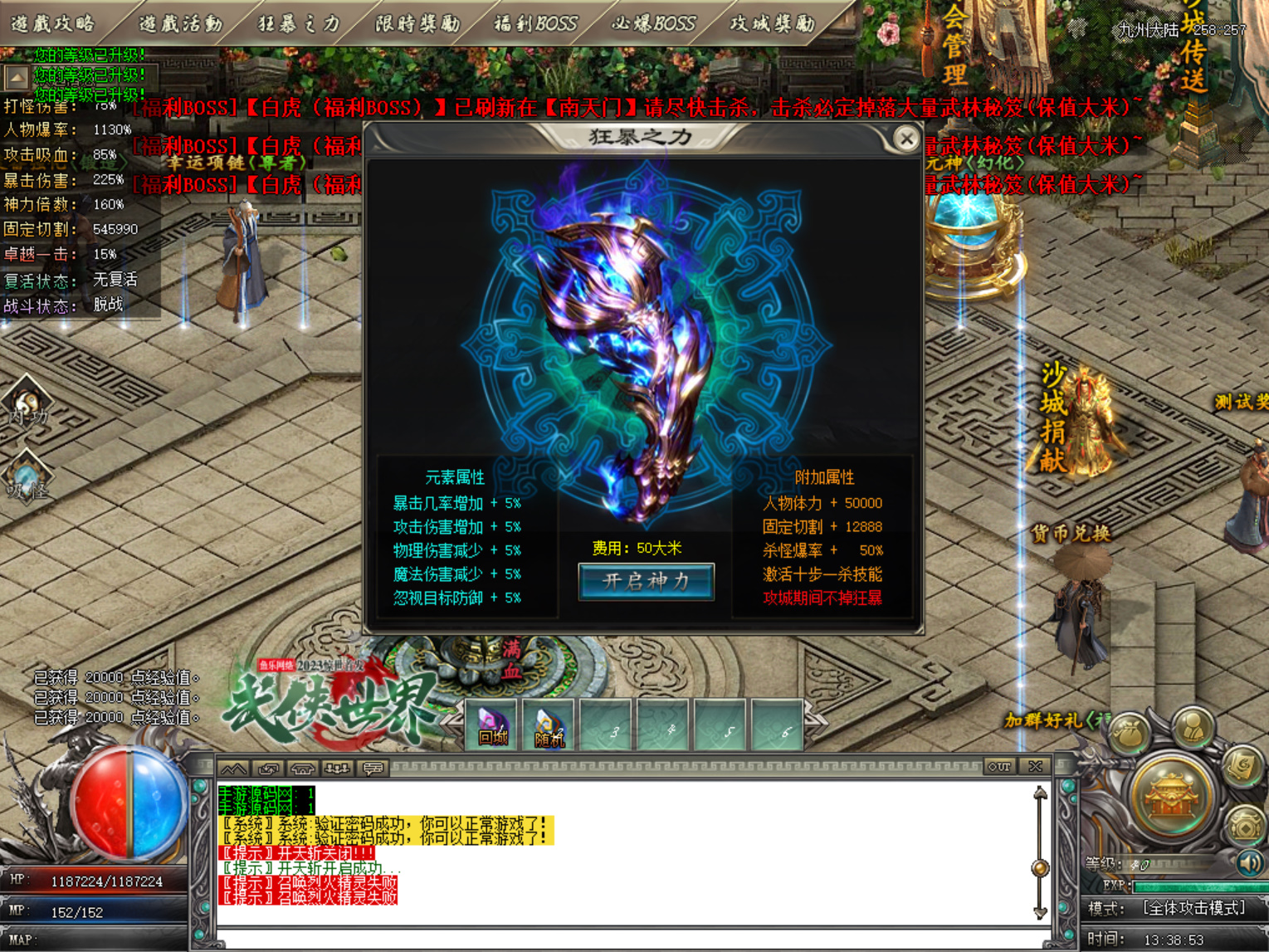Open the 福利BOSS top menu
Image resolution: width=1269 pixels, height=952 pixels.
pyautogui.click(x=535, y=22)
